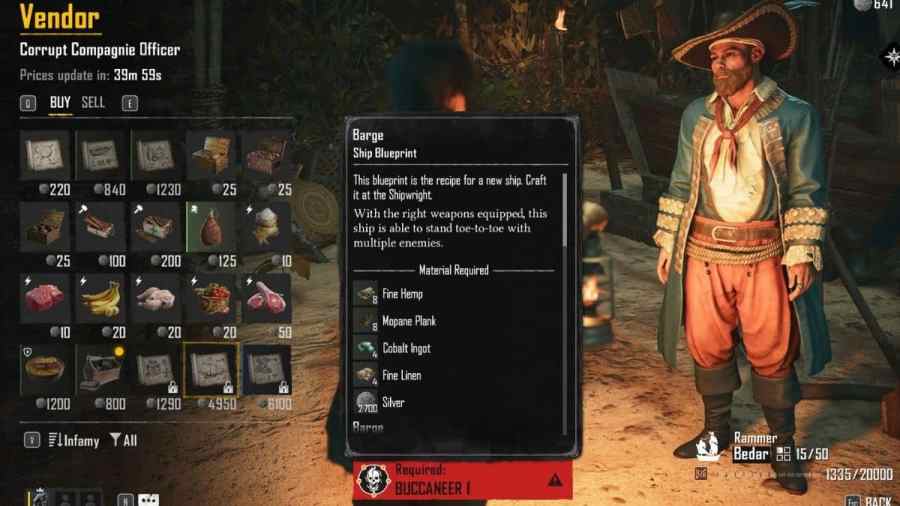900x506 pixels.
Task: Choose the meat cut priced 50
Action: 267,298
